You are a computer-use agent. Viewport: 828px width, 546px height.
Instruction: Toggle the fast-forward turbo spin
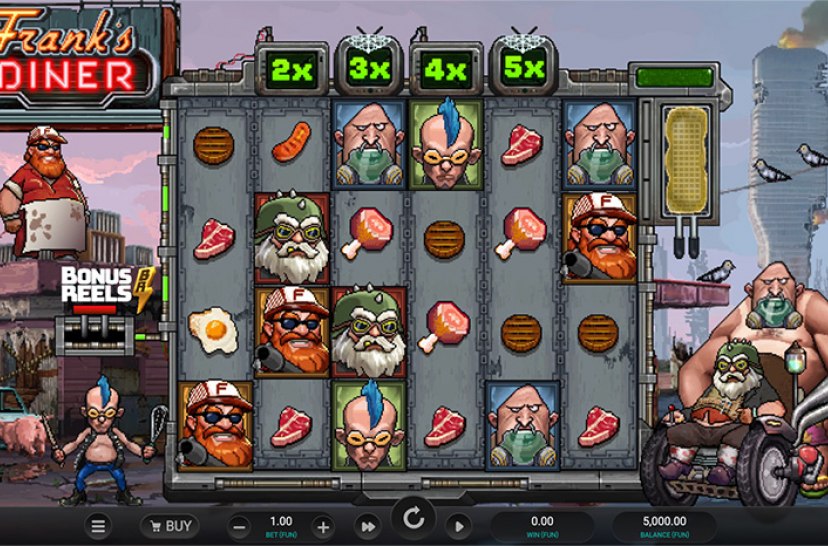tap(368, 526)
